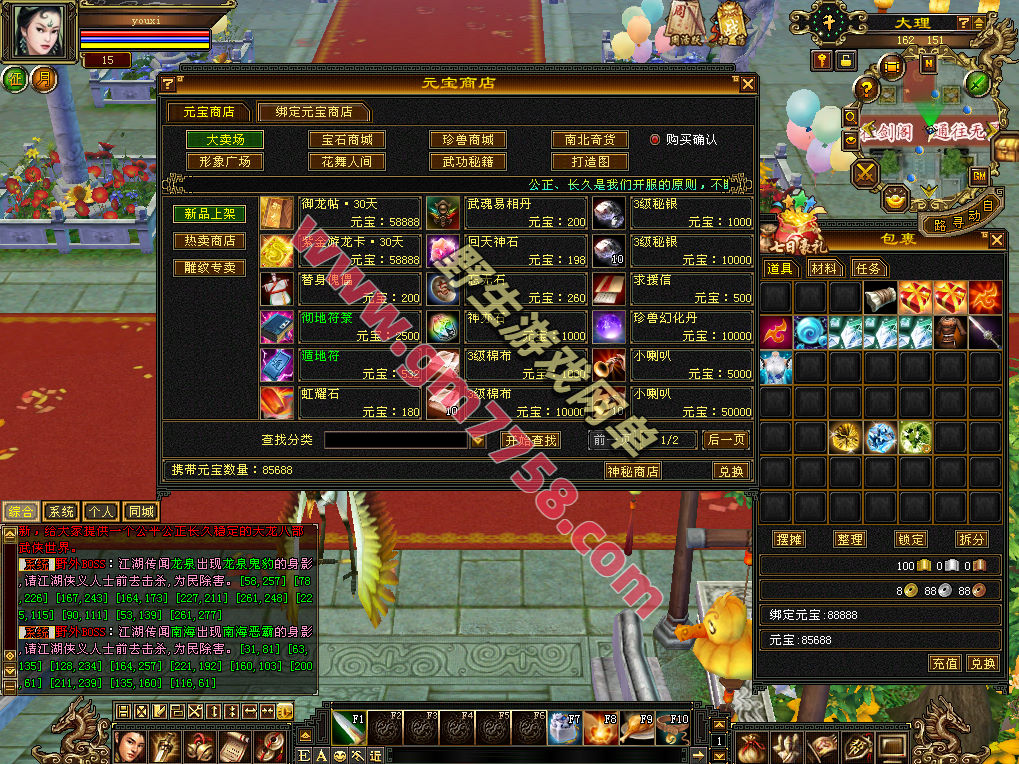Select the 南北奇货 category

(x=590, y=140)
